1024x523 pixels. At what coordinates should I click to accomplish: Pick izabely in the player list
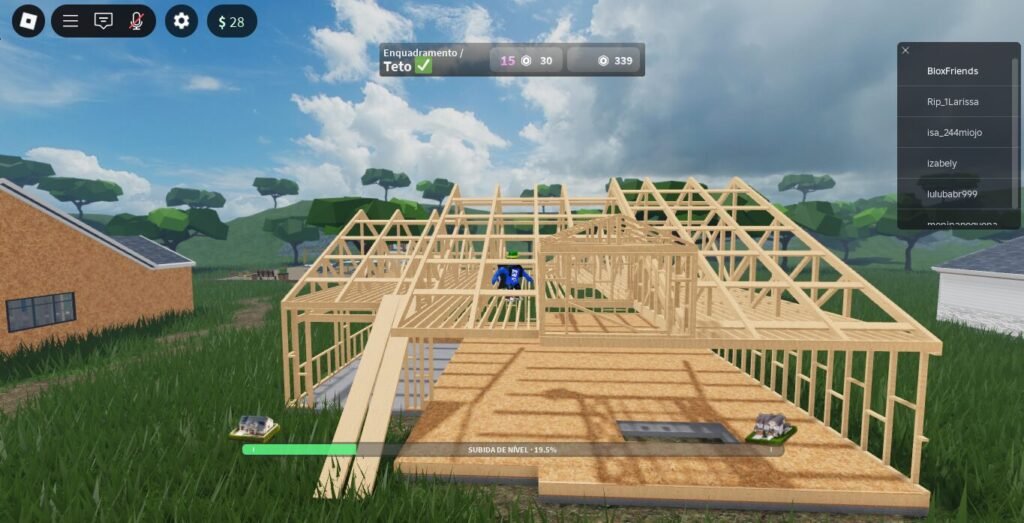tap(952, 163)
